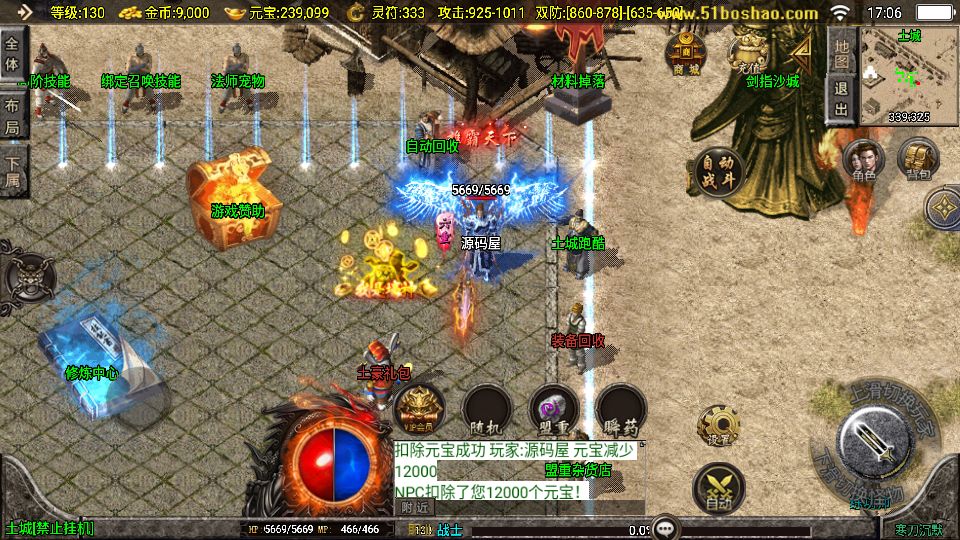Open chat via speech bubble icon

(666, 528)
